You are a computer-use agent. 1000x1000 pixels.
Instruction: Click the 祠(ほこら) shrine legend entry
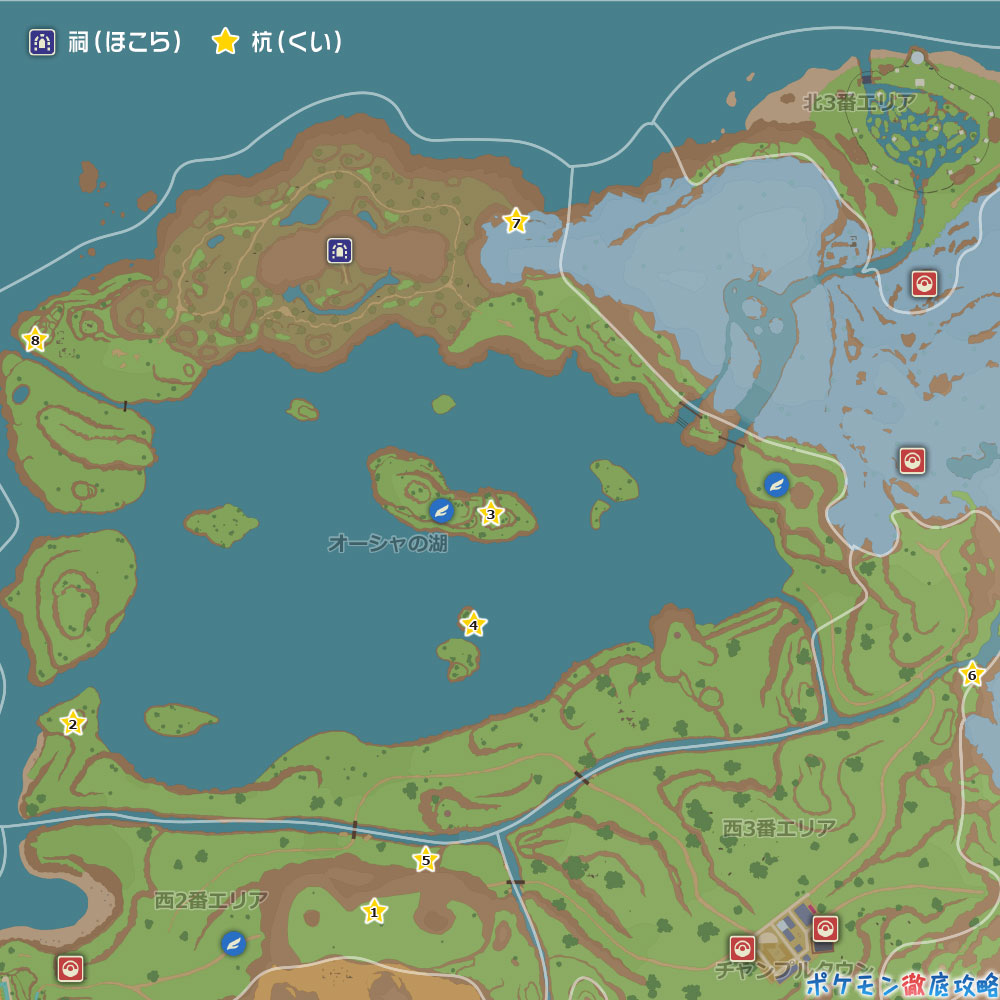click(105, 42)
